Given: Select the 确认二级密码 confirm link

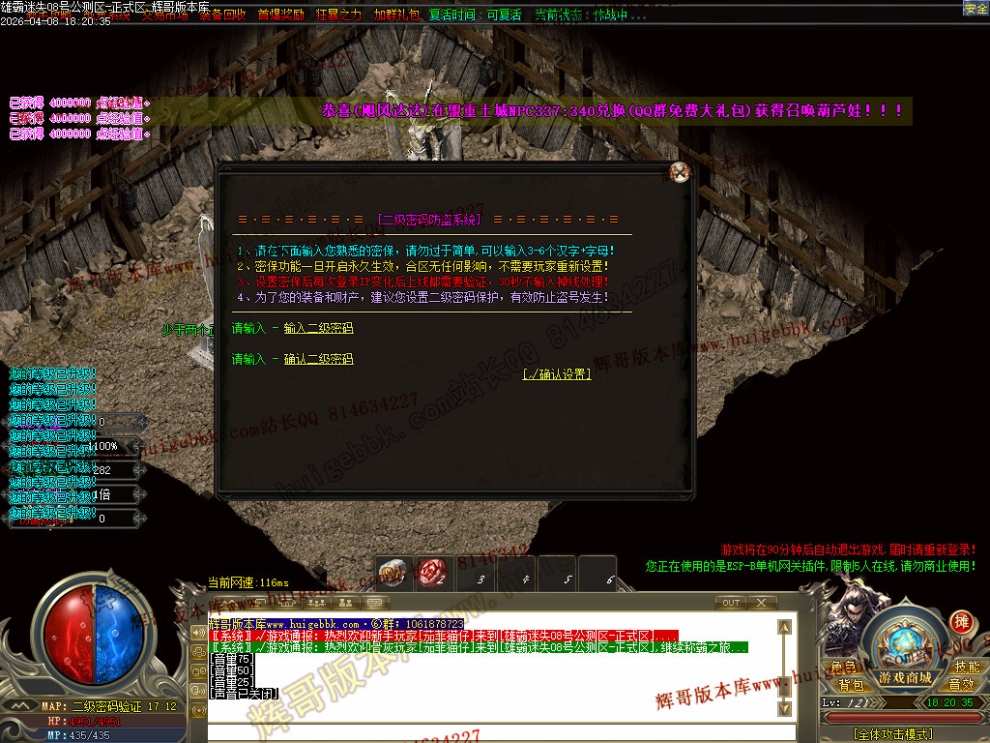Looking at the screenshot, I should coord(318,359).
